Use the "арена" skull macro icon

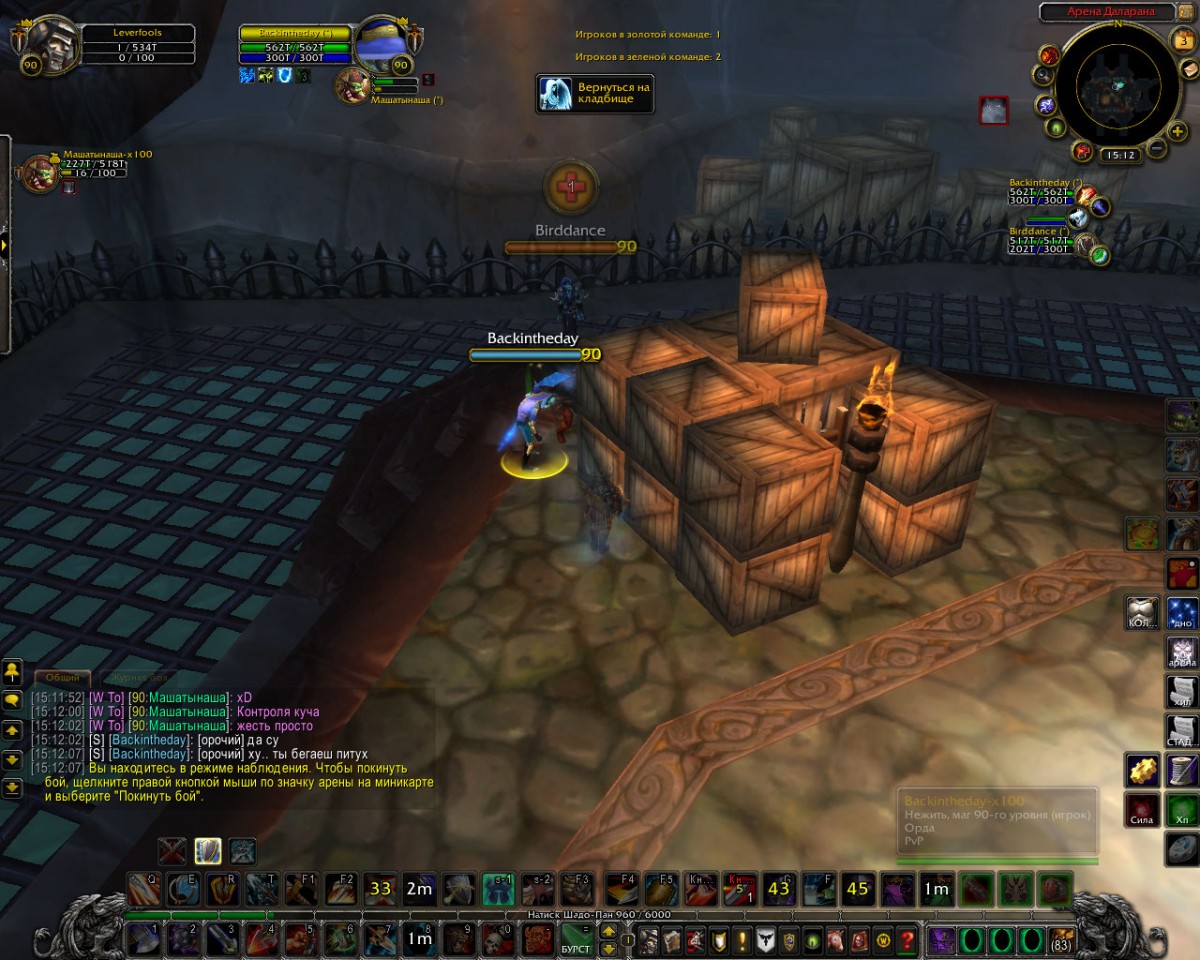tap(1182, 652)
